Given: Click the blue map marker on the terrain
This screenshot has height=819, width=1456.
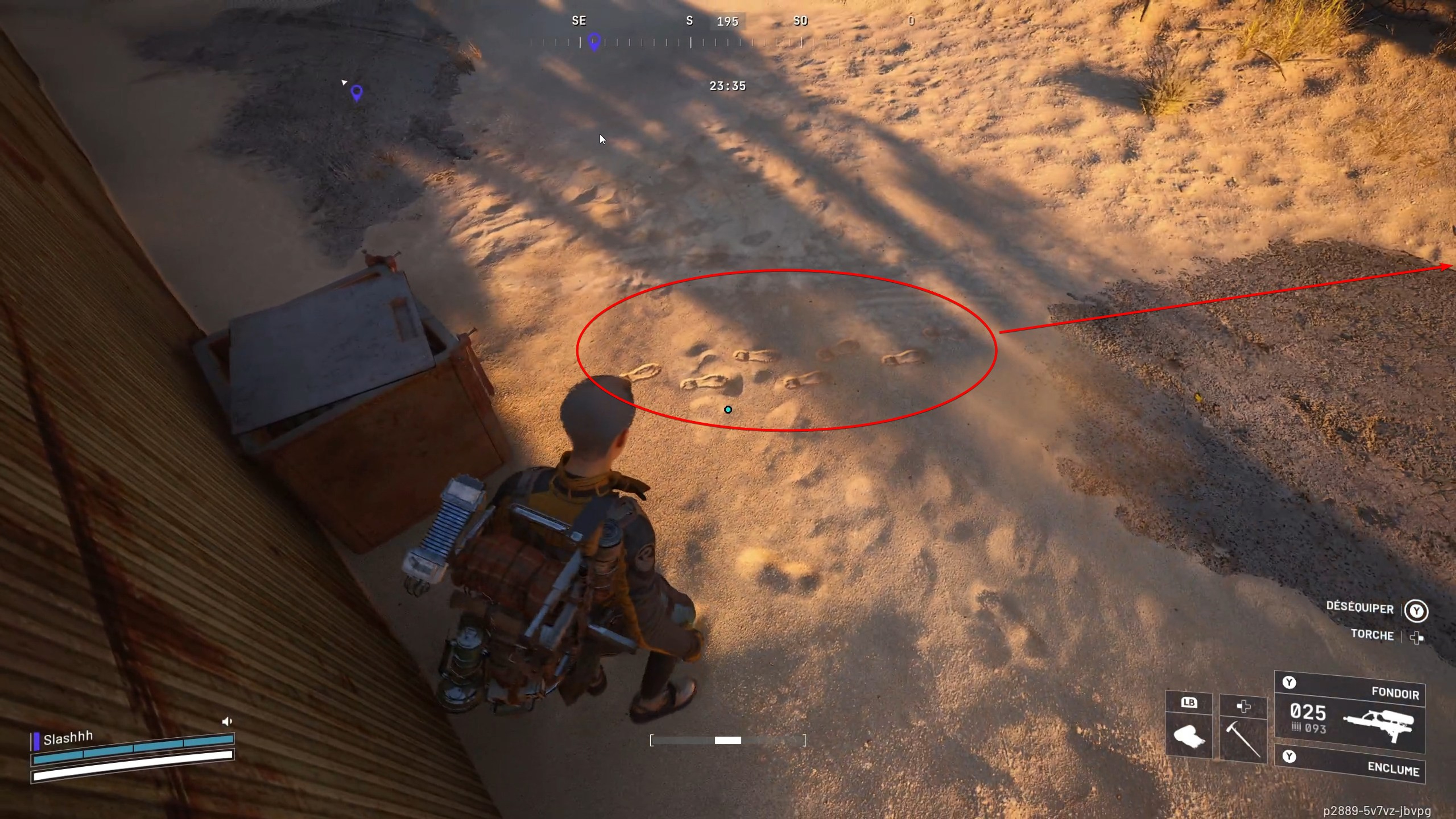Looking at the screenshot, I should point(356,93).
